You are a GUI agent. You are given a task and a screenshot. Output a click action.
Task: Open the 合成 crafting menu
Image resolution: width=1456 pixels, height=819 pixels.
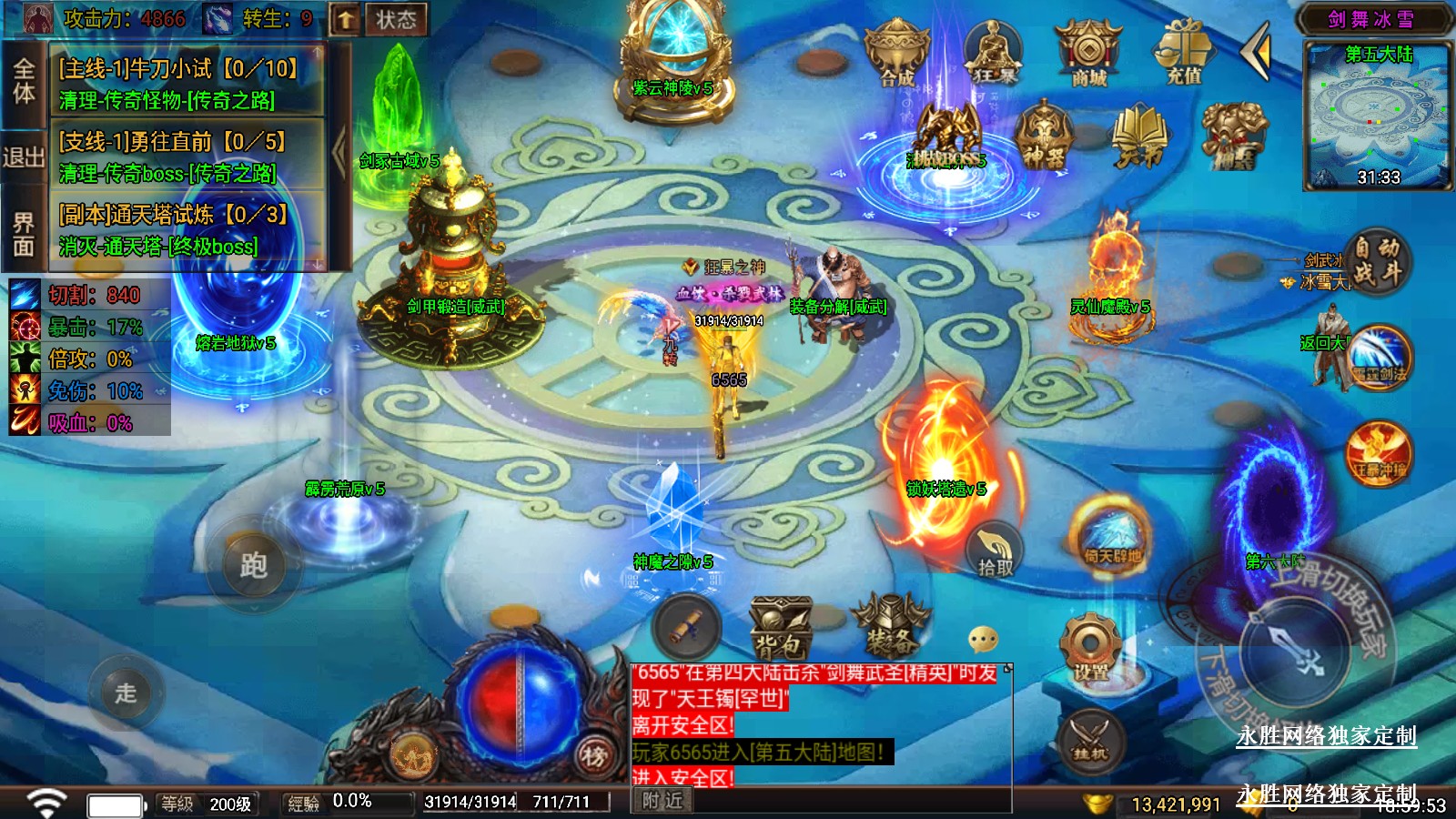click(896, 55)
